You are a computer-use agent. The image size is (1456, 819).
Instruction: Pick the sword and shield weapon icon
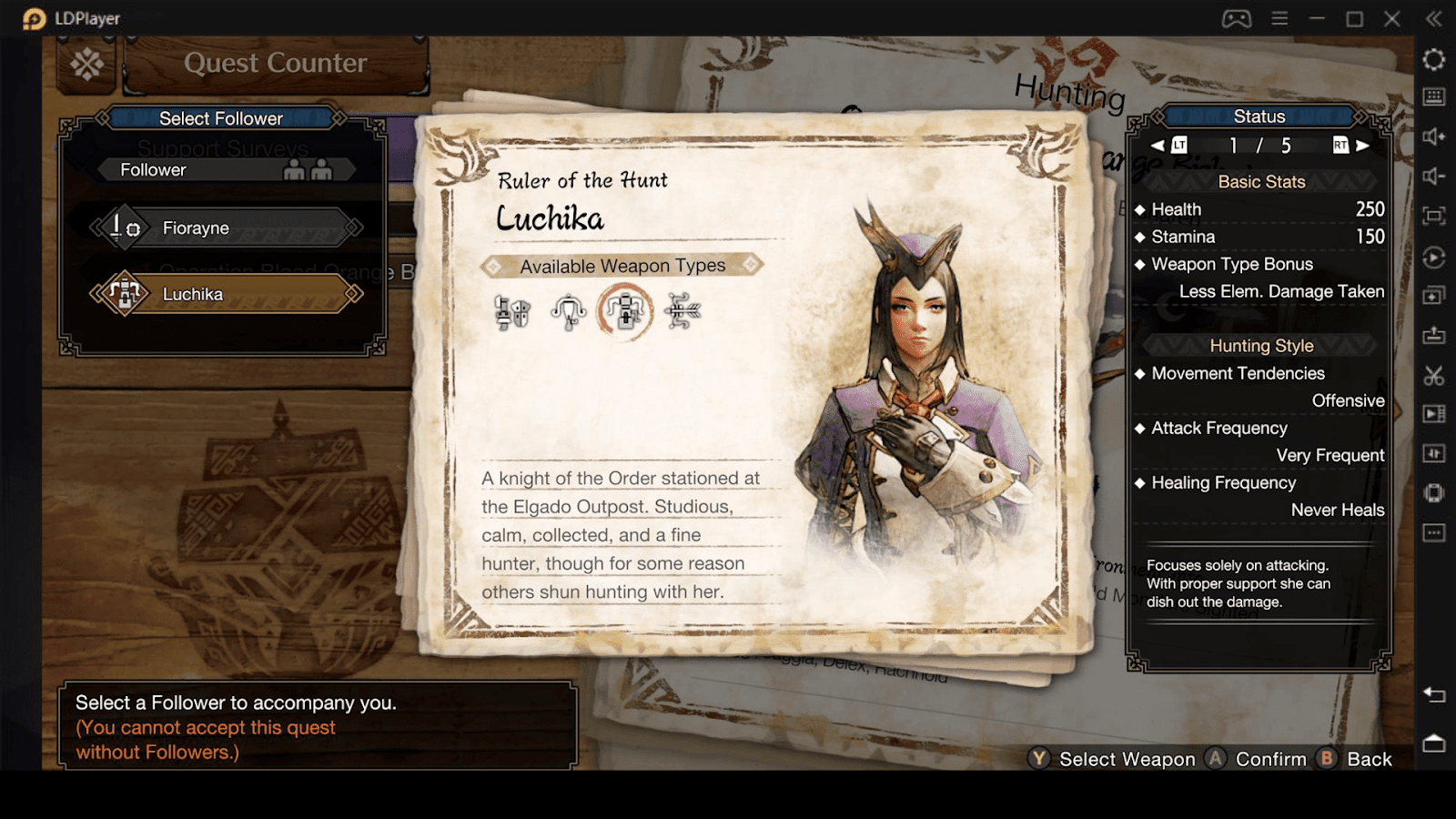click(x=512, y=311)
